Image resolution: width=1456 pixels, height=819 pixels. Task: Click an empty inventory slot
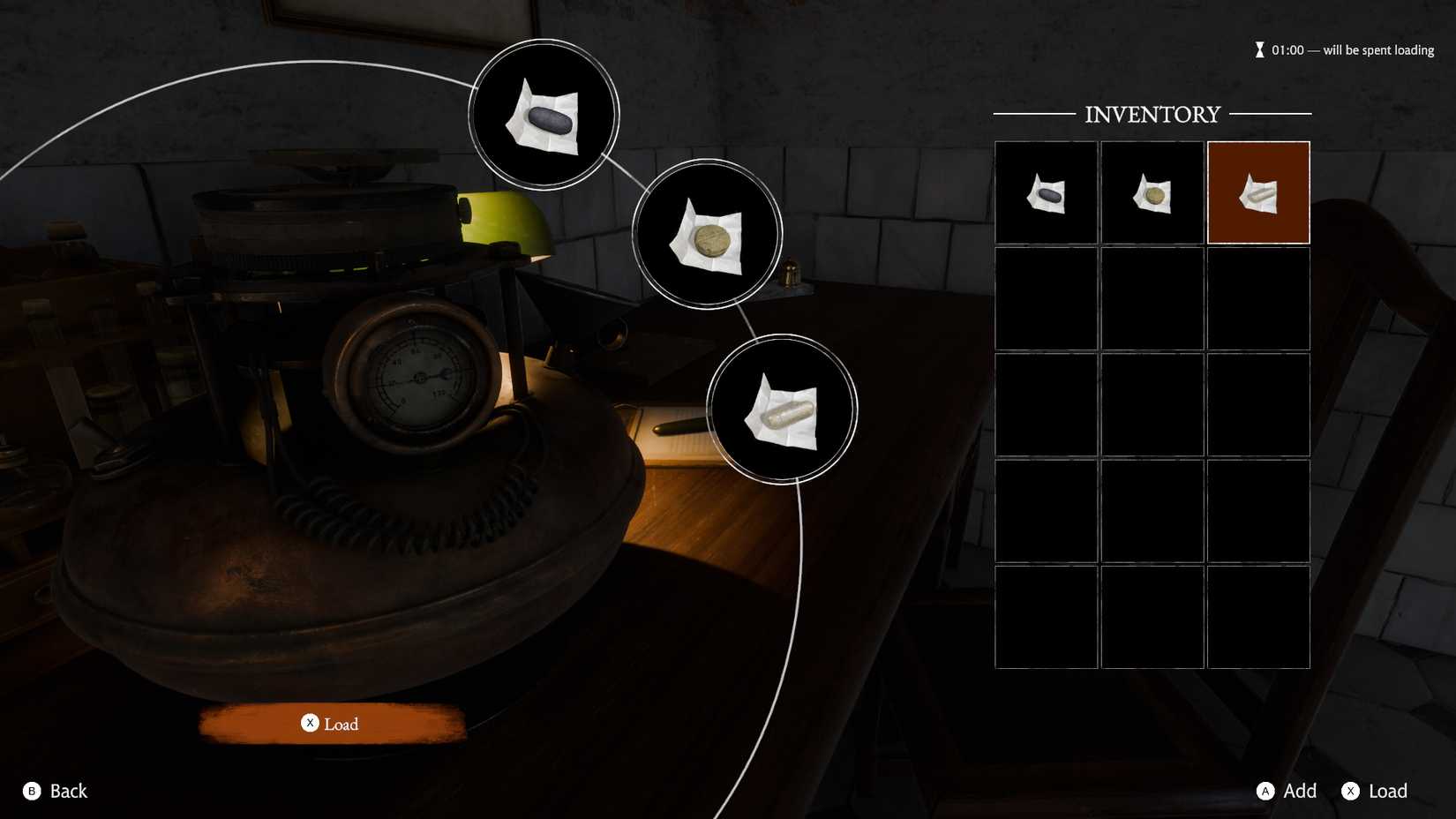click(x=1046, y=297)
